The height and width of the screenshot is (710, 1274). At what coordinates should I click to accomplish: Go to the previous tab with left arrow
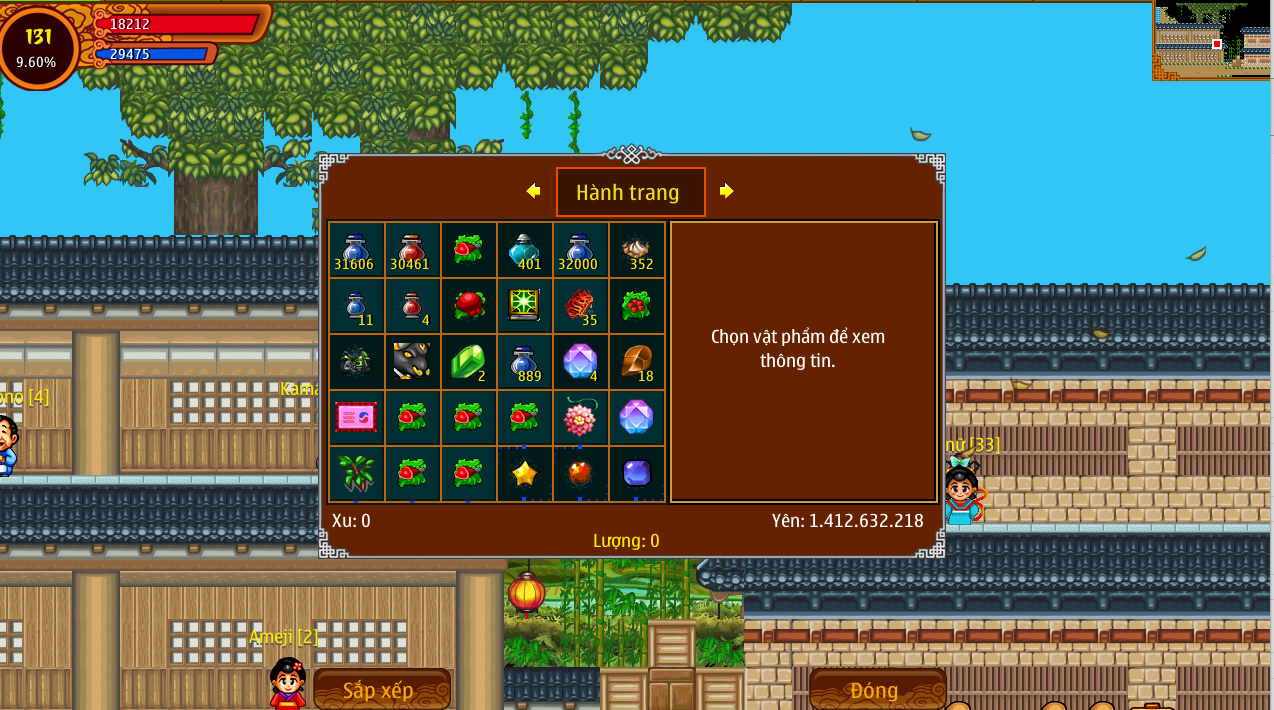(533, 191)
